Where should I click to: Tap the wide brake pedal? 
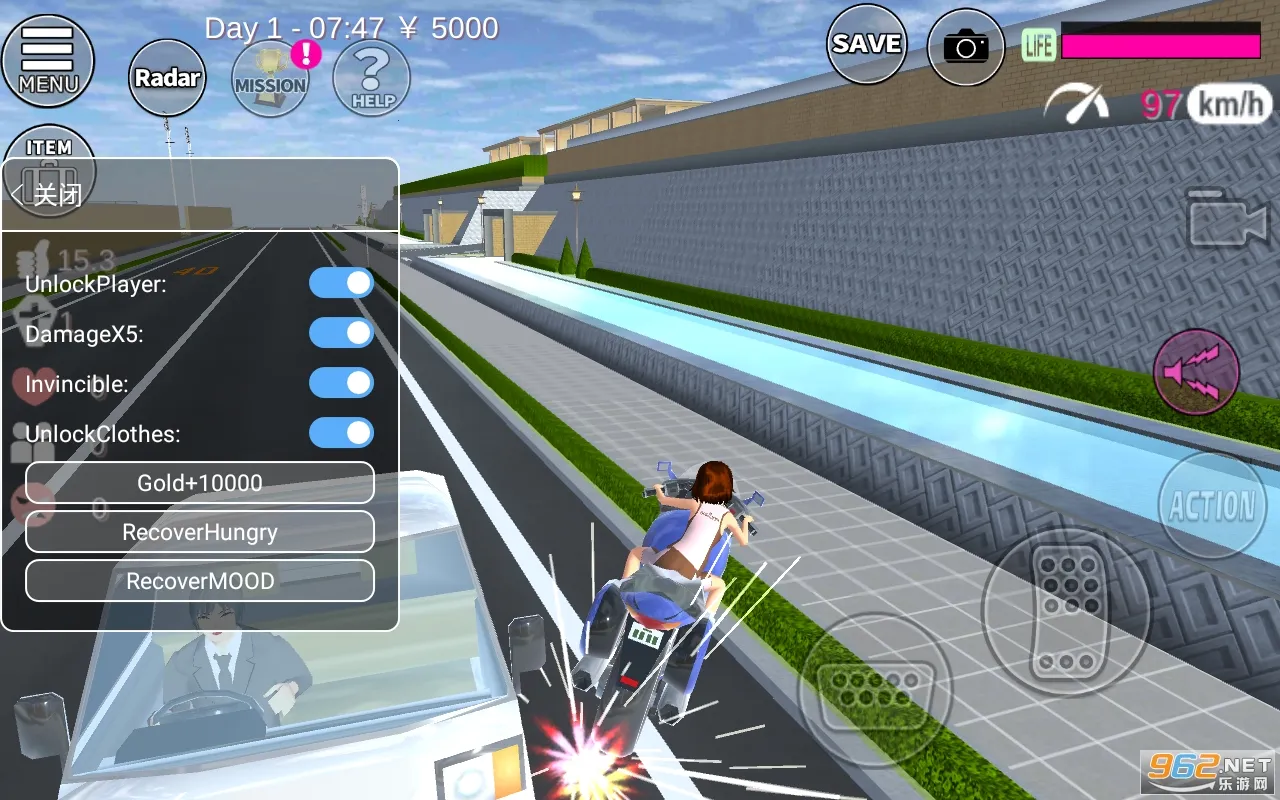[x=873, y=689]
